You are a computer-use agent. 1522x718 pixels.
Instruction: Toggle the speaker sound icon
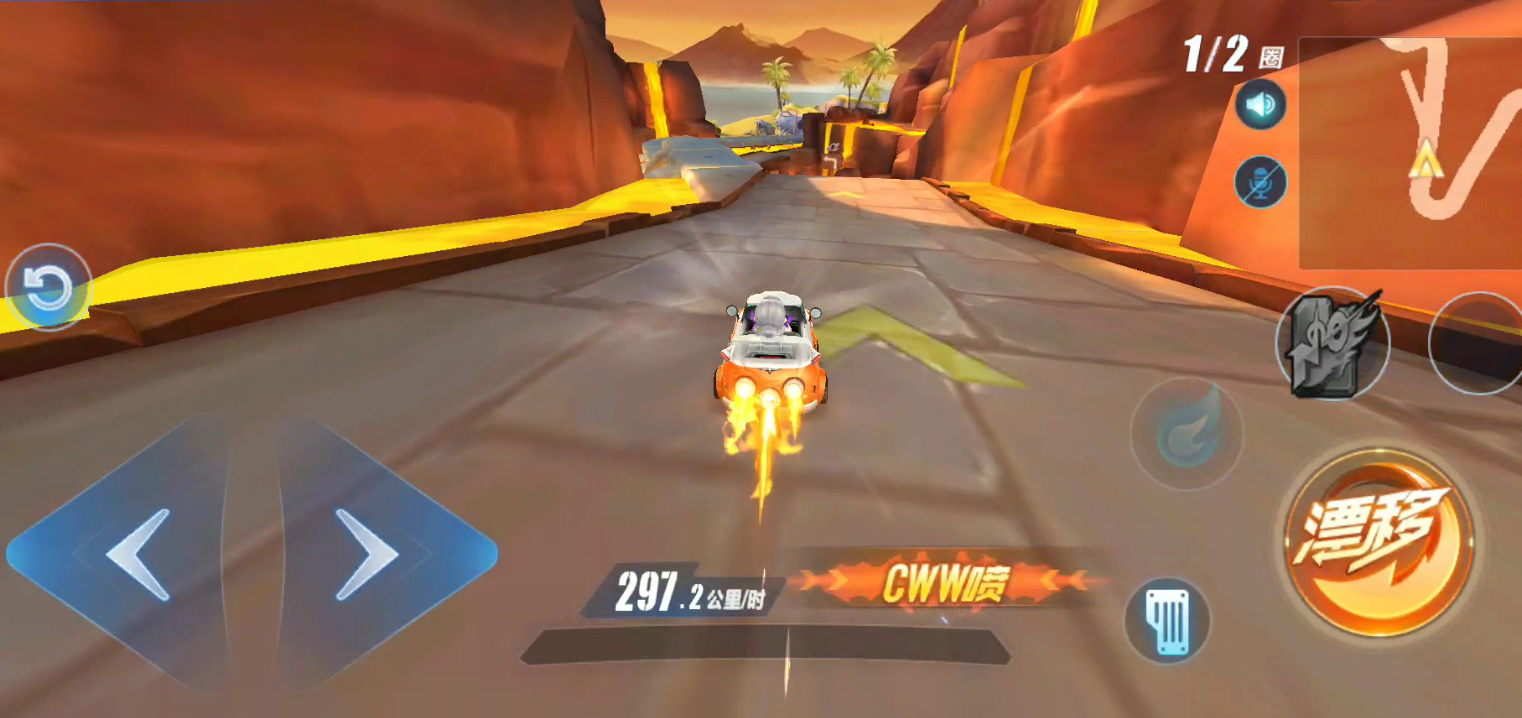(1260, 105)
